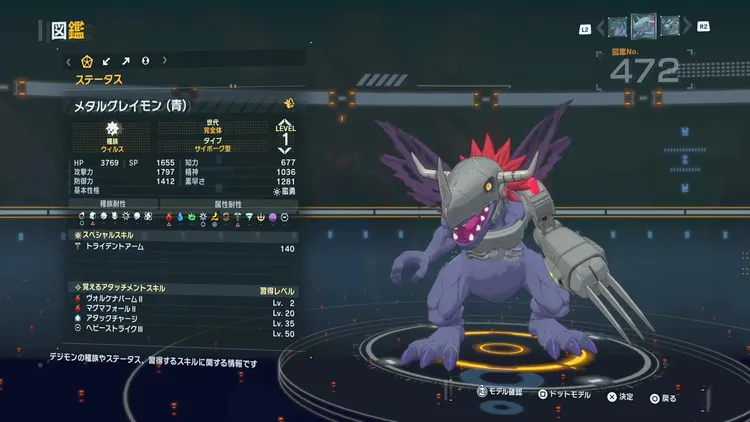
Task: Click the right arrow next to the thumbnails
Action: click(x=688, y=27)
